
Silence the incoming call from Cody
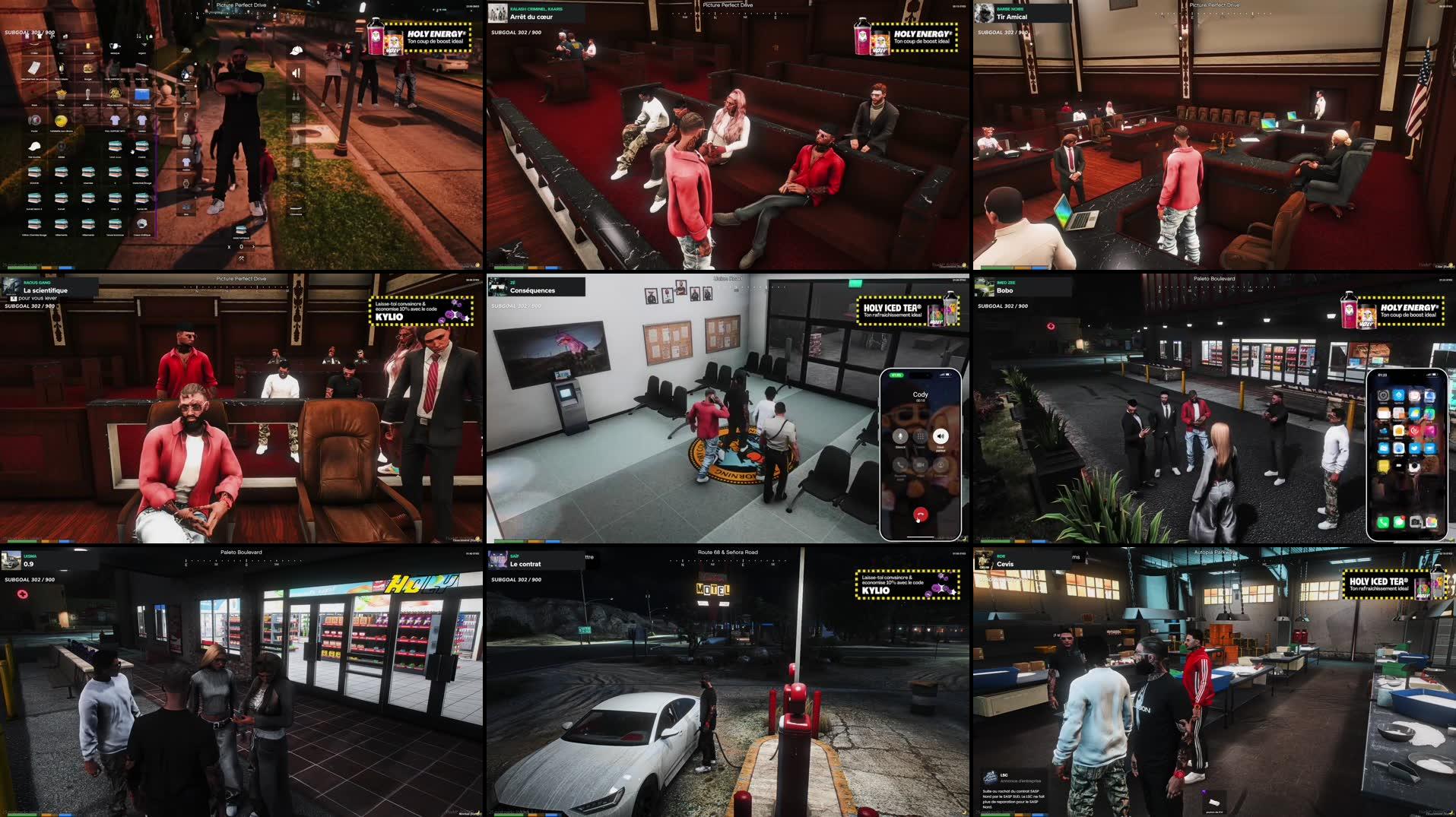[x=901, y=436]
